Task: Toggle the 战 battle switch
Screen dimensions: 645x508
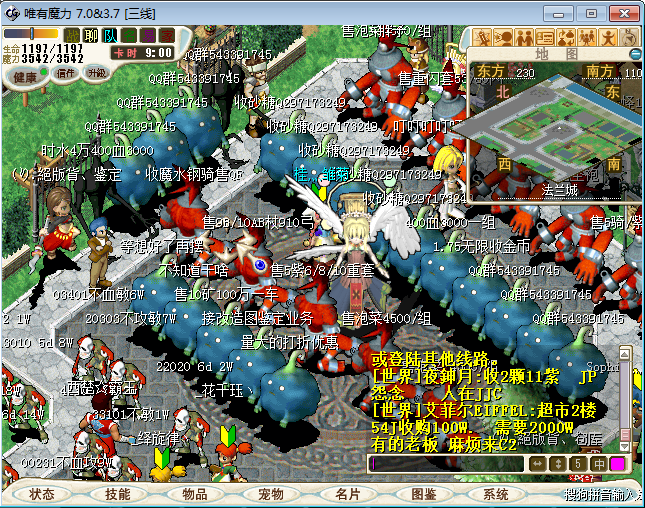Action: [x=72, y=35]
